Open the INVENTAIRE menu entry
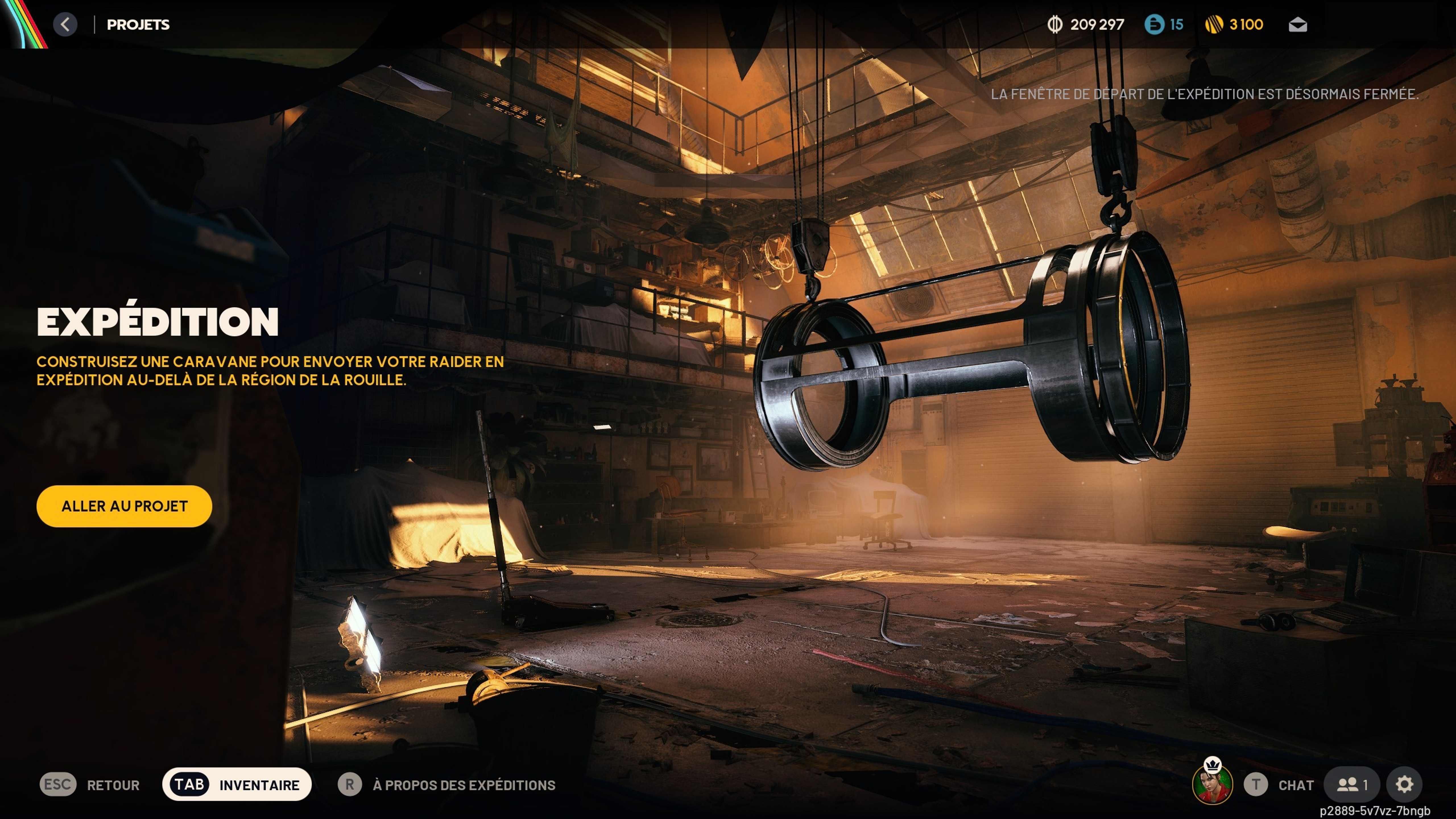 [258, 784]
